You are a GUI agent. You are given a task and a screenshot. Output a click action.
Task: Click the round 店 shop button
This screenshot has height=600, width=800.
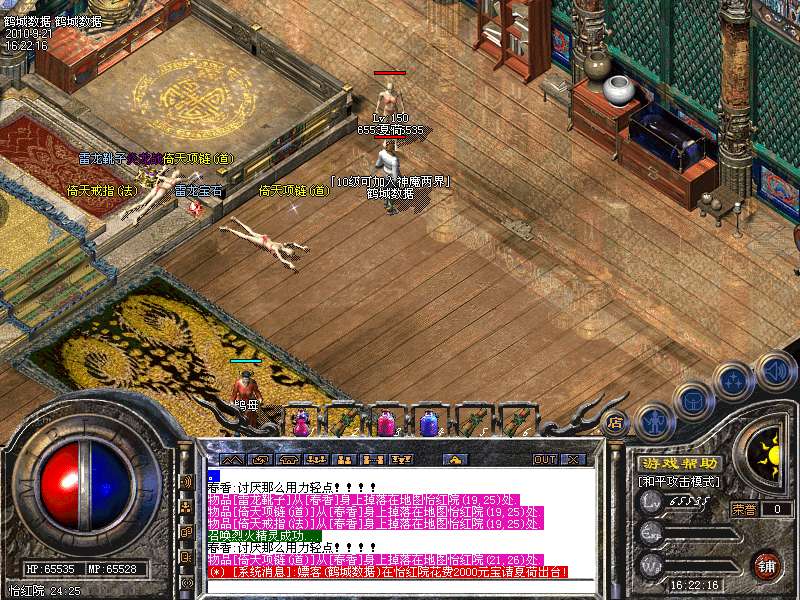616,421
